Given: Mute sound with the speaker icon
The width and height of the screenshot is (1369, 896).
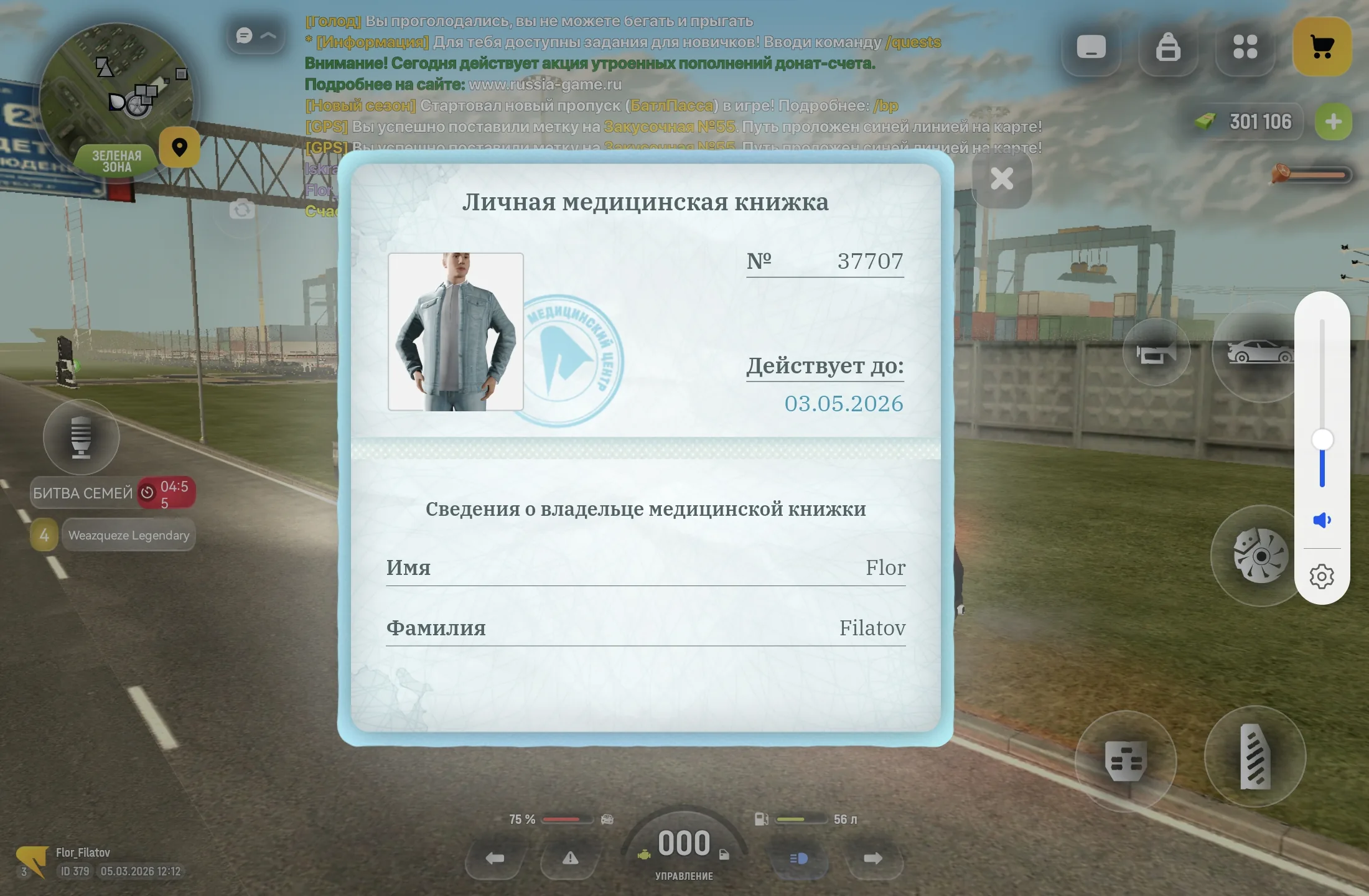Looking at the screenshot, I should 1322,520.
